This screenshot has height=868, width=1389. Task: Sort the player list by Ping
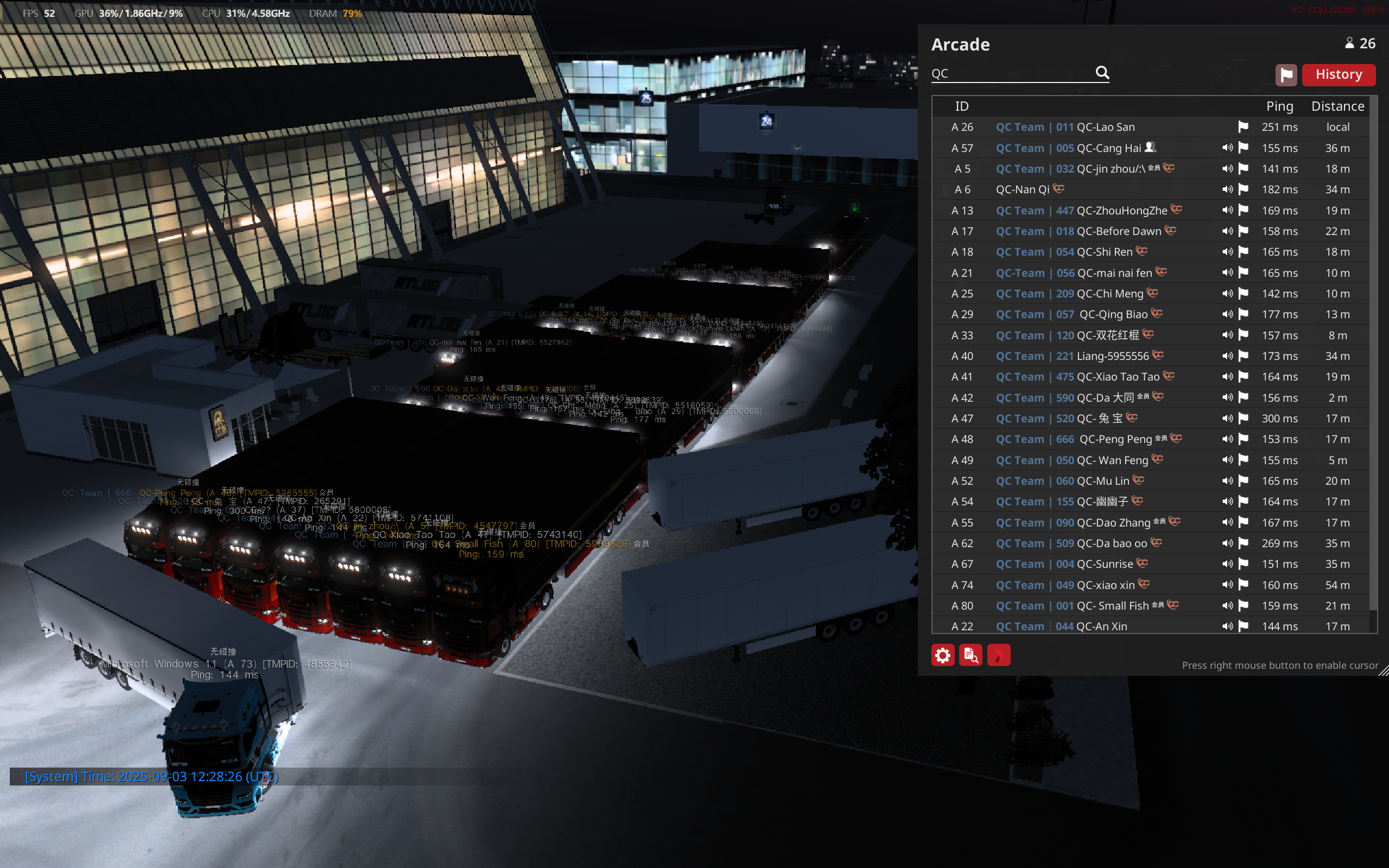pos(1279,106)
